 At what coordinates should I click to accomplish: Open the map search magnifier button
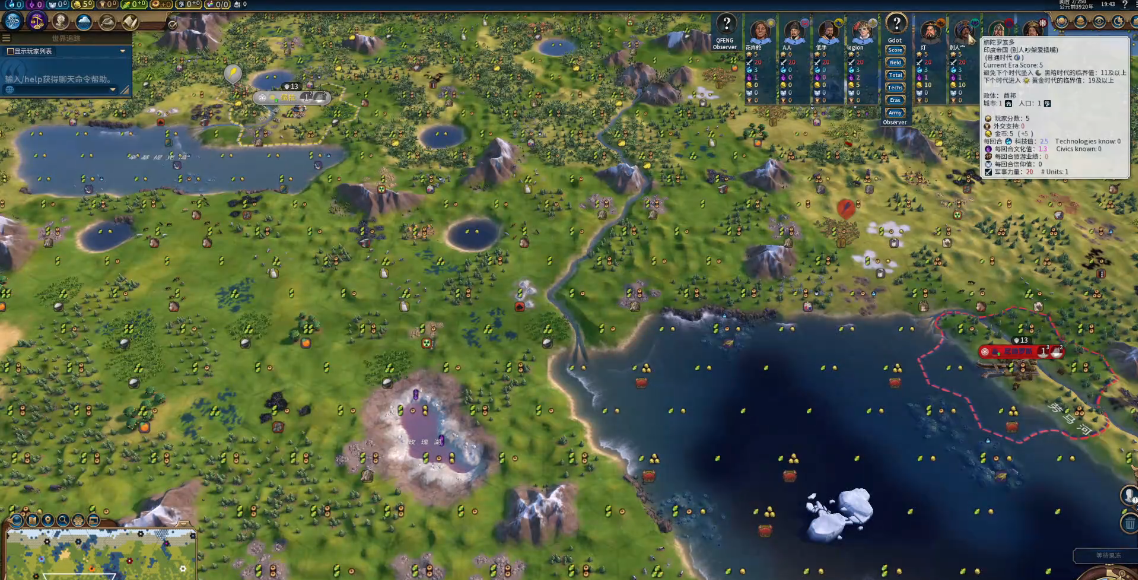click(62, 520)
